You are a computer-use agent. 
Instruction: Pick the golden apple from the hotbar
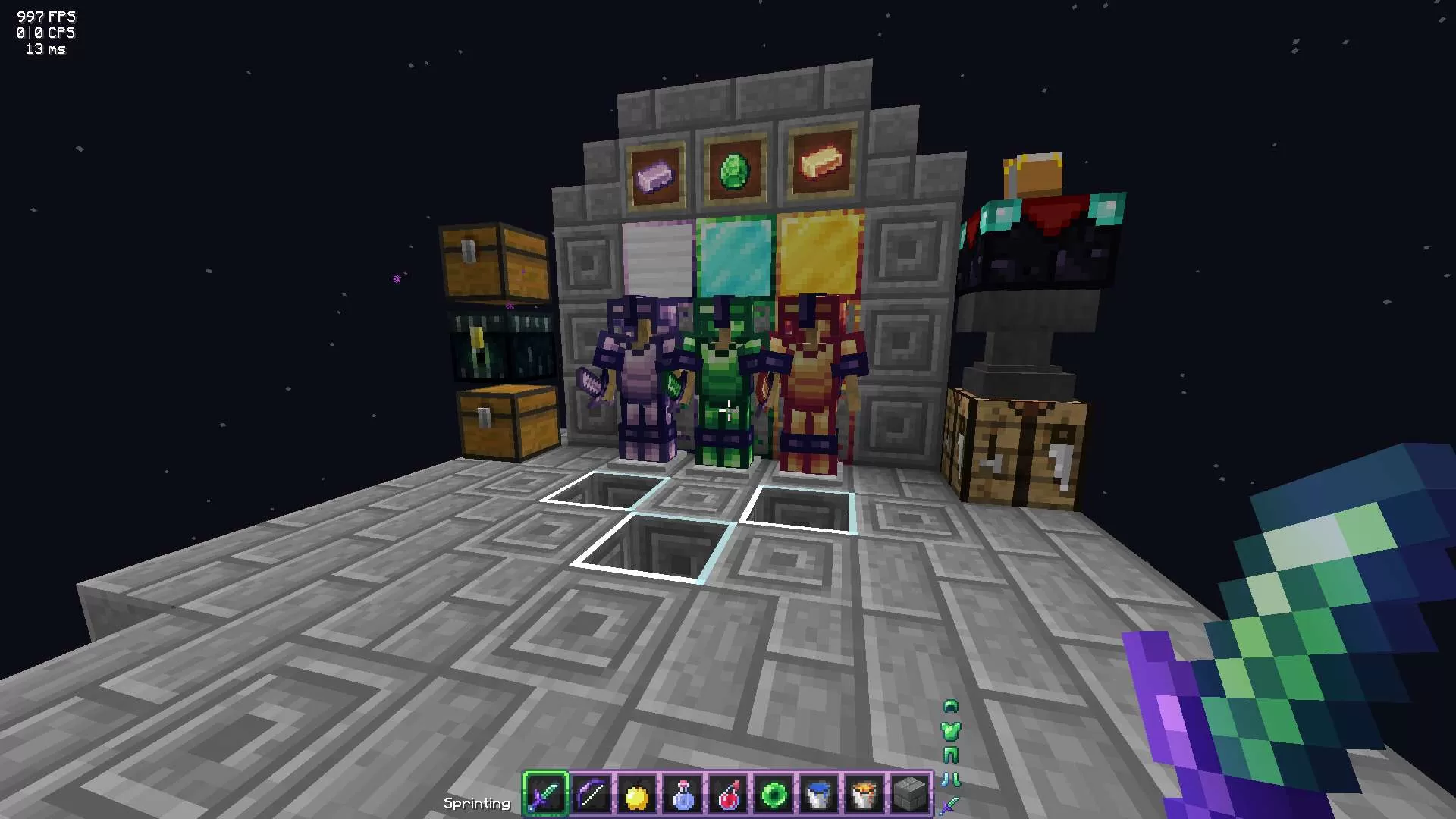[635, 793]
